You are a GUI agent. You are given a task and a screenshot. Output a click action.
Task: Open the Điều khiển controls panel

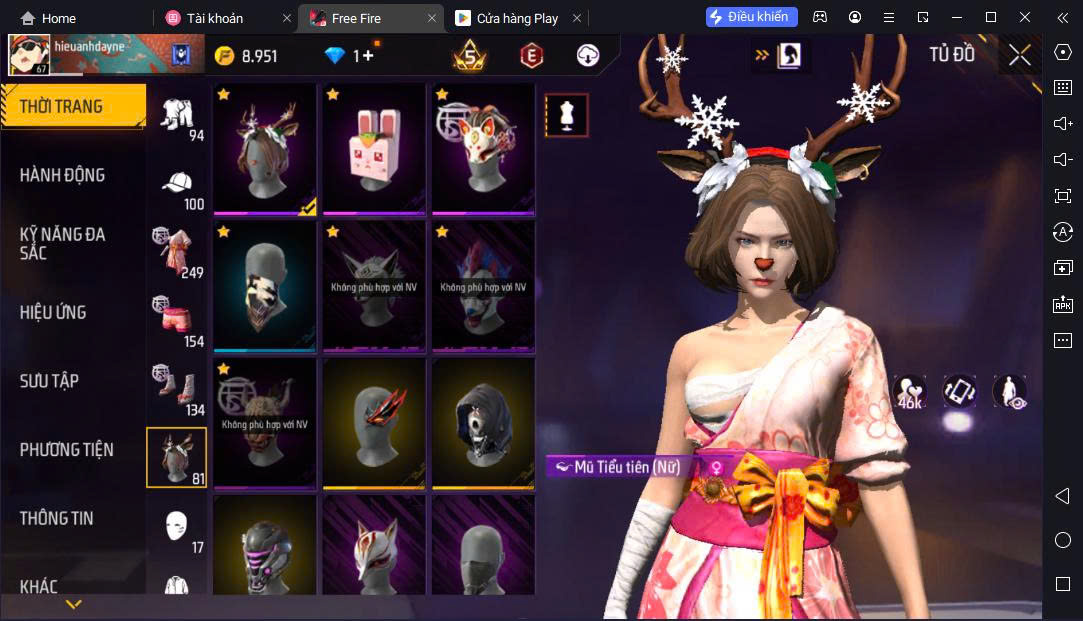point(752,17)
